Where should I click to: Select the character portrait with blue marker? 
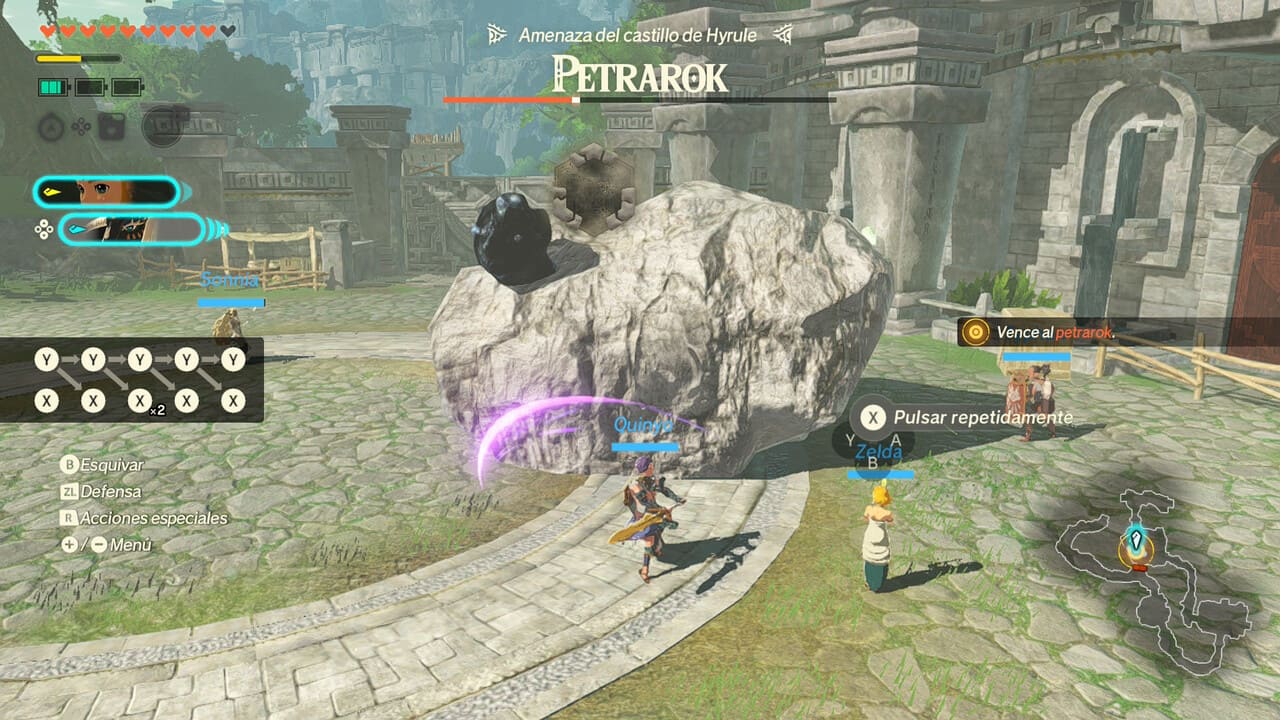132,230
